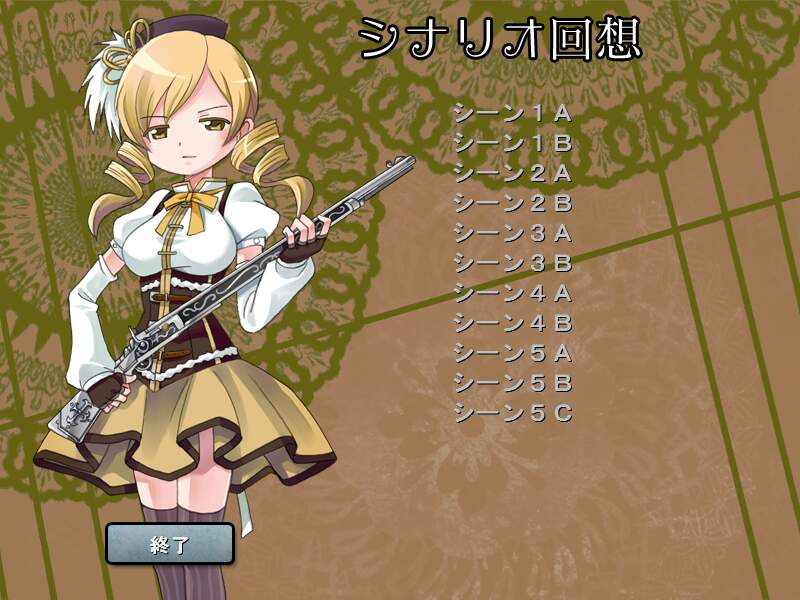Open the final シーン５Ｃ entry

pyautogui.click(x=512, y=412)
